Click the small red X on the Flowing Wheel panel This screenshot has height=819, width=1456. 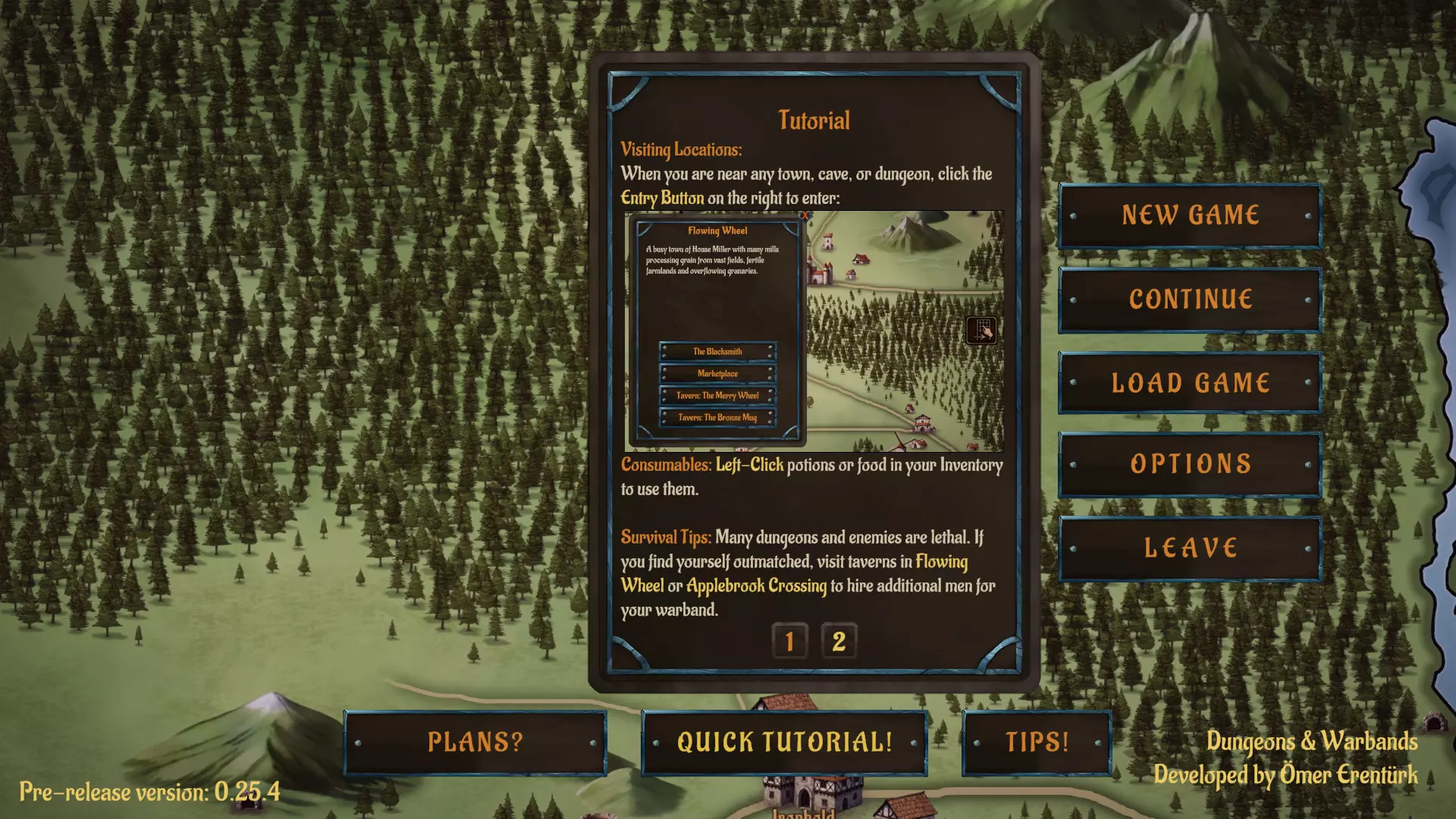tap(805, 215)
